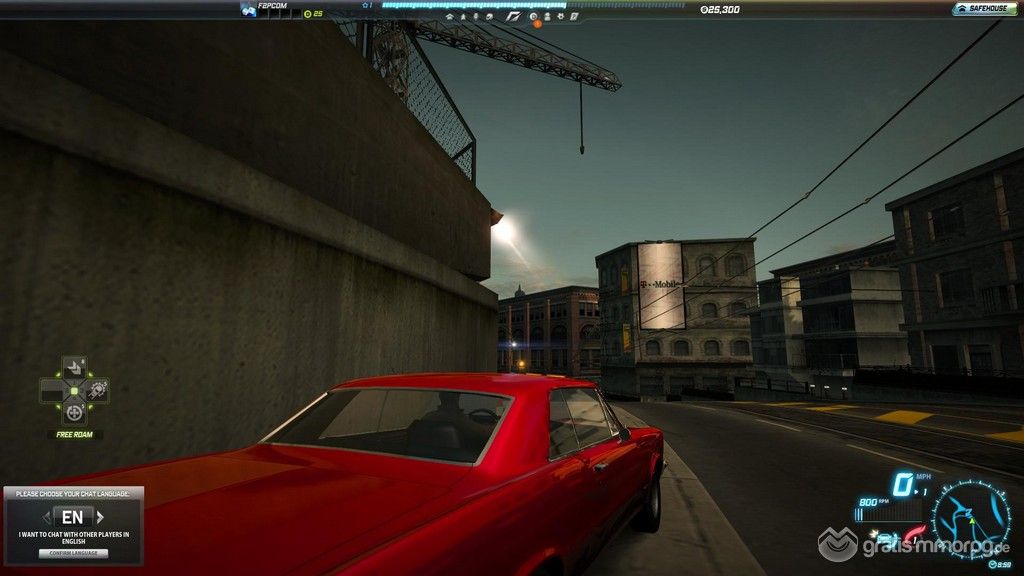Image resolution: width=1024 pixels, height=576 pixels.
Task: Select the top powerup slot in the cross
Action: (x=74, y=367)
